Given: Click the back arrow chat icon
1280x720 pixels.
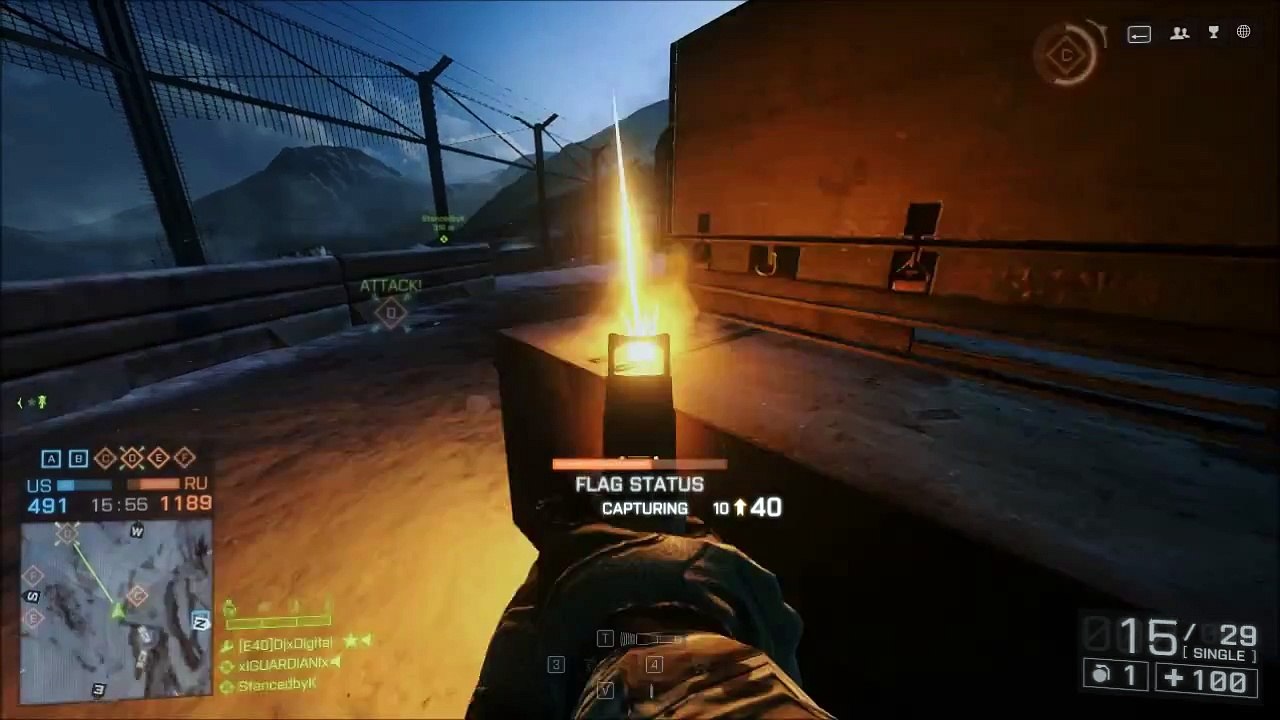Looking at the screenshot, I should coord(1139,33).
